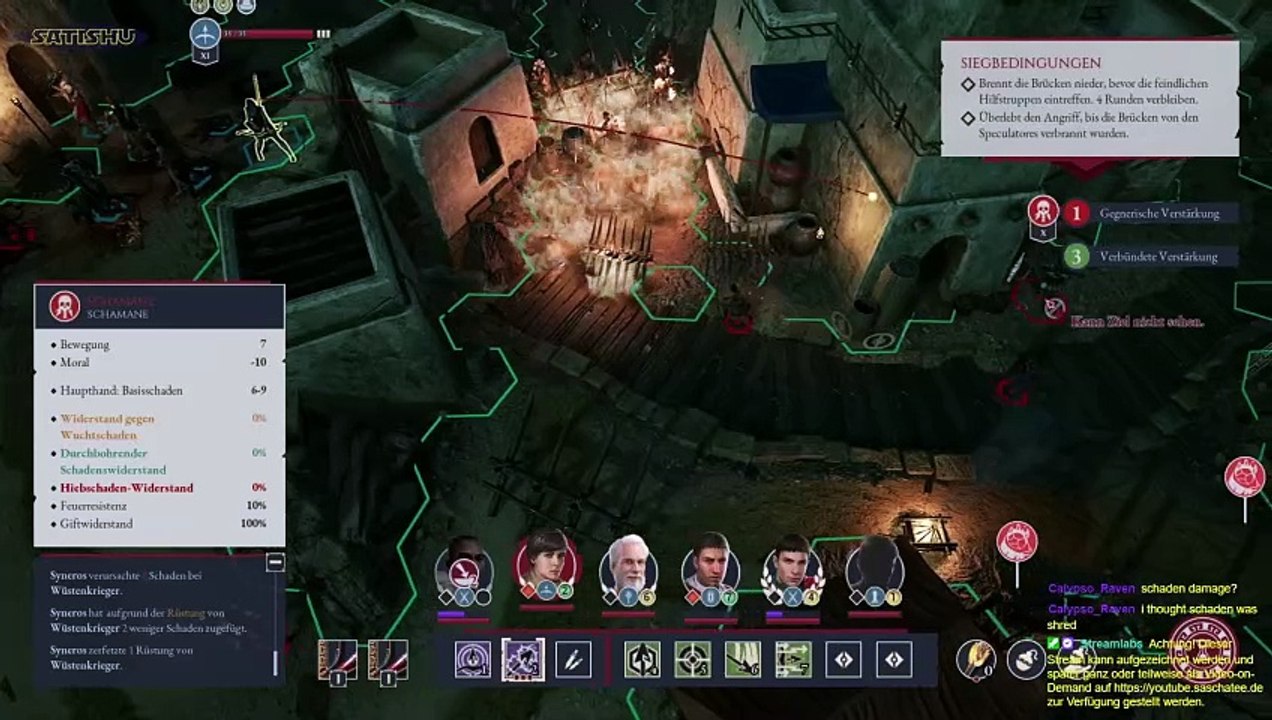Activate the green diagonal arrow shot ability
The height and width of the screenshot is (720, 1272).
743,660
